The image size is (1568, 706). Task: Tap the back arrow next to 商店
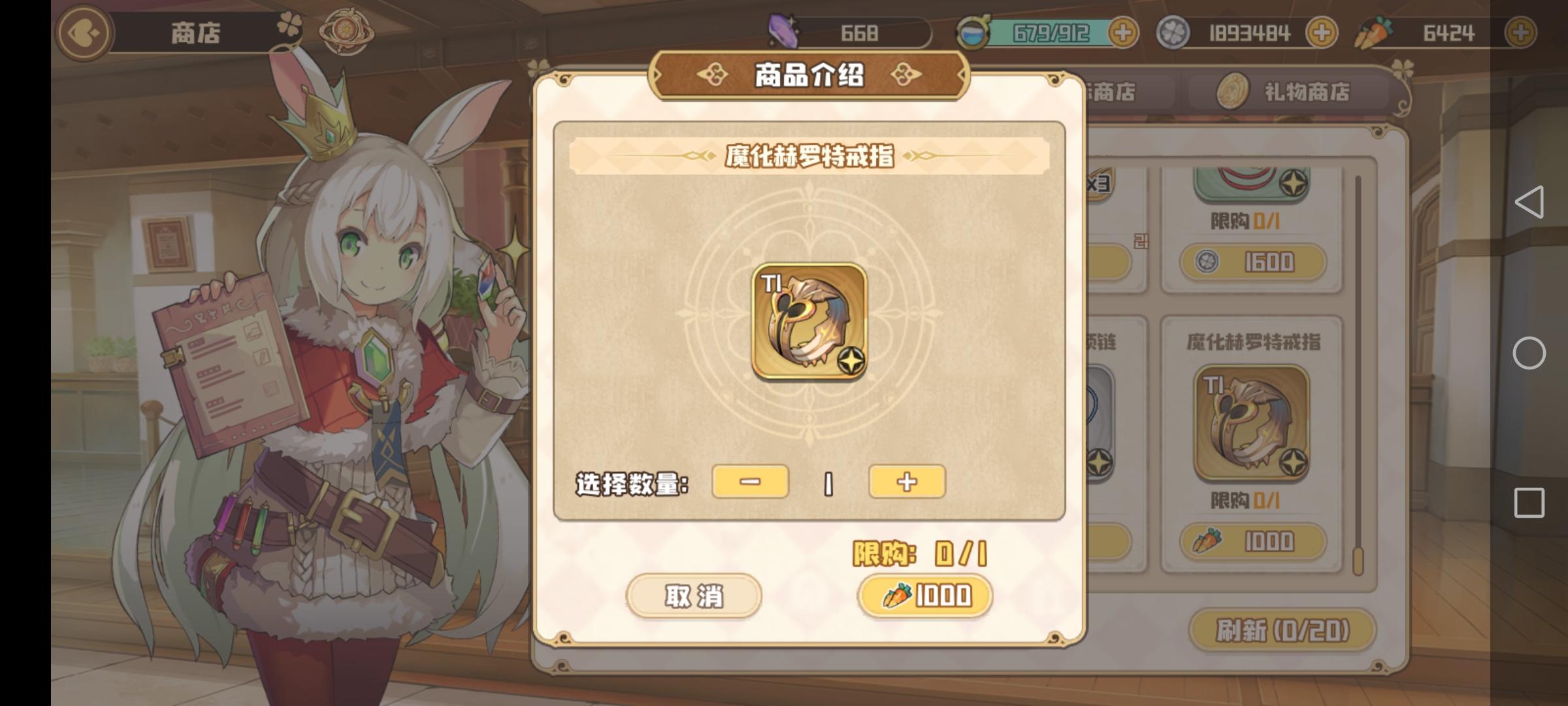(x=82, y=31)
